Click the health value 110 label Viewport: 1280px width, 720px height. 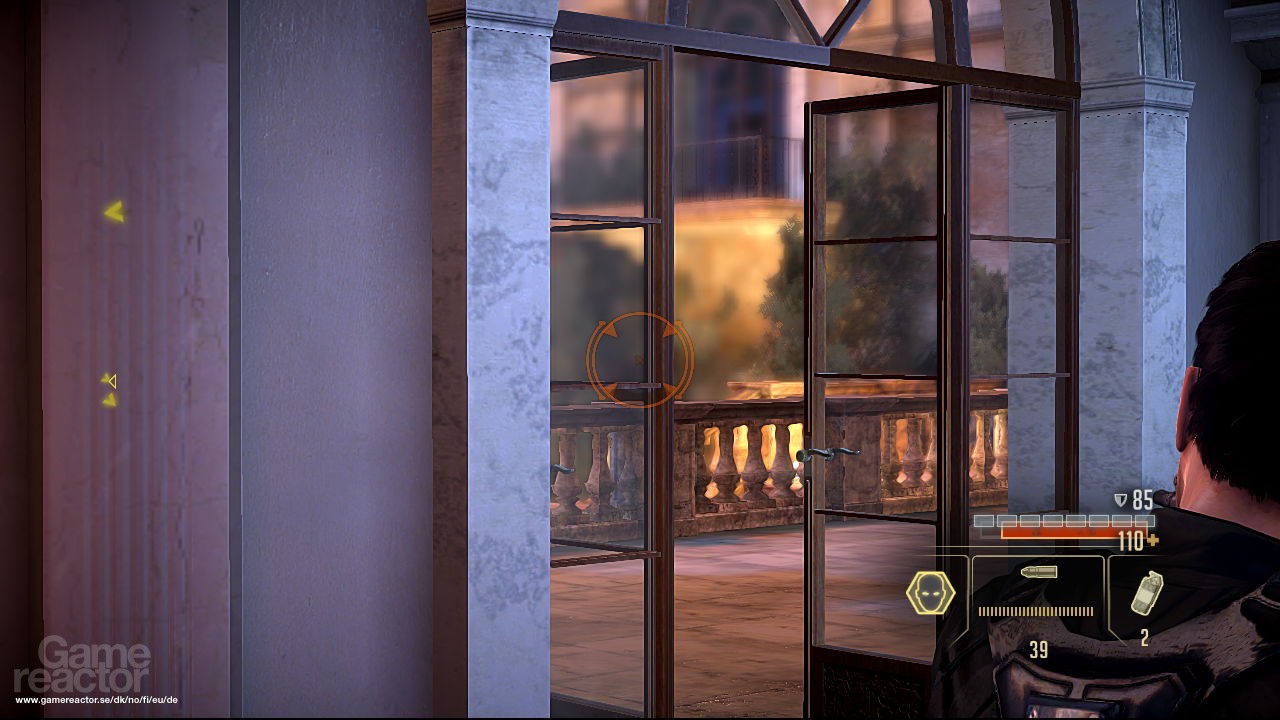coord(1131,541)
